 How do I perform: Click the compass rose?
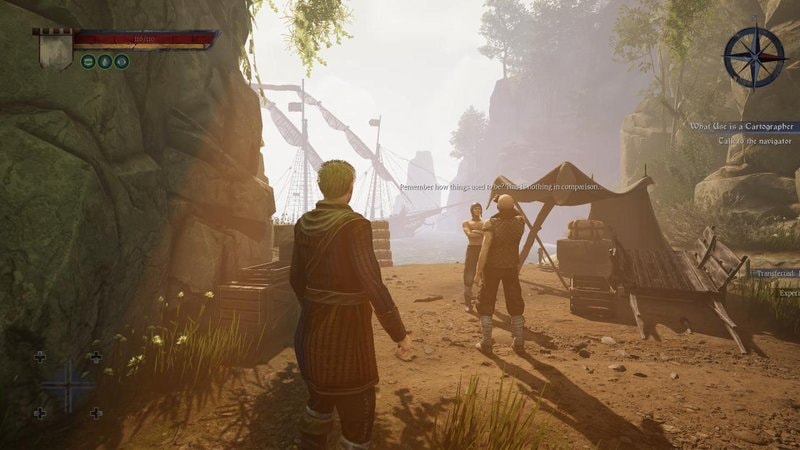[754, 57]
